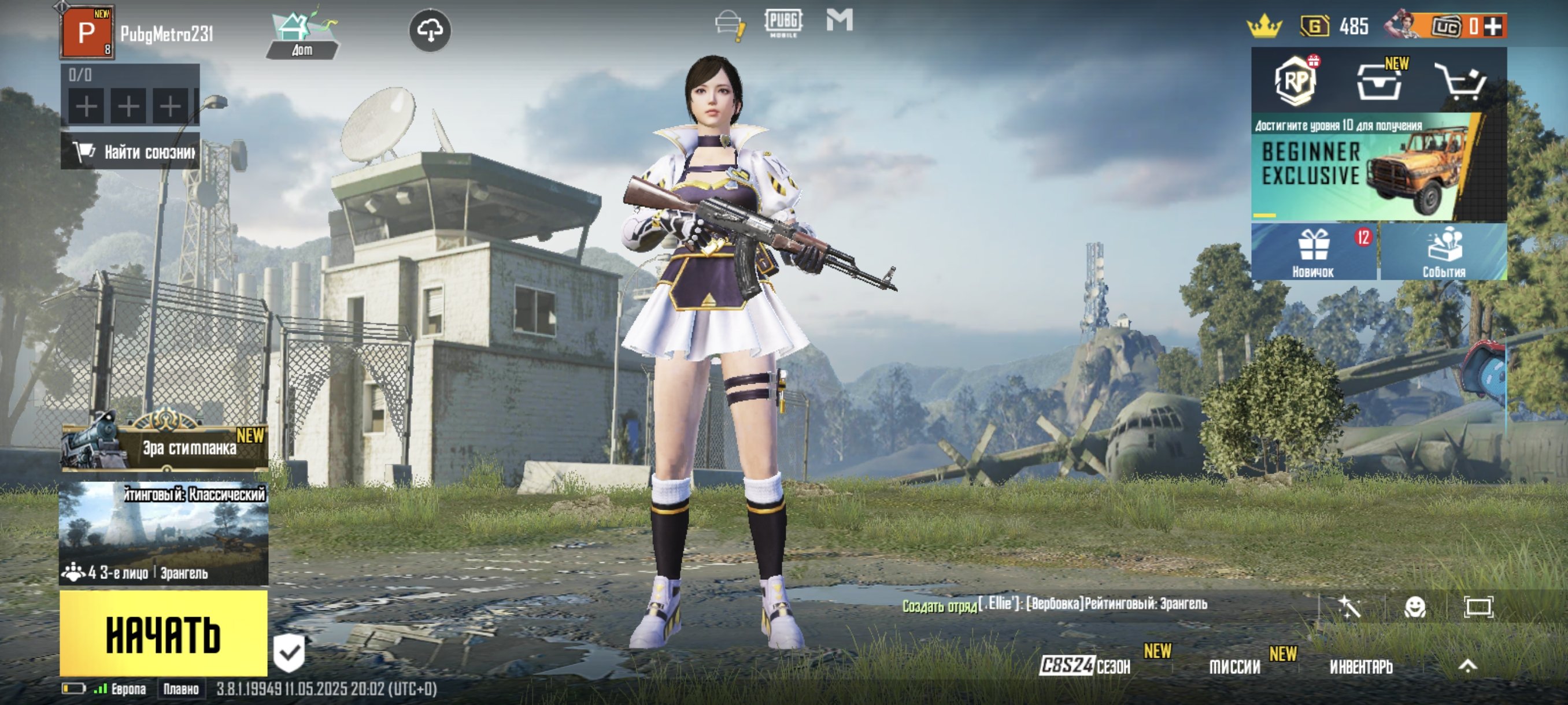The width and height of the screenshot is (1568, 705).
Task: Click Найти союзников to find teammates
Action: click(130, 151)
